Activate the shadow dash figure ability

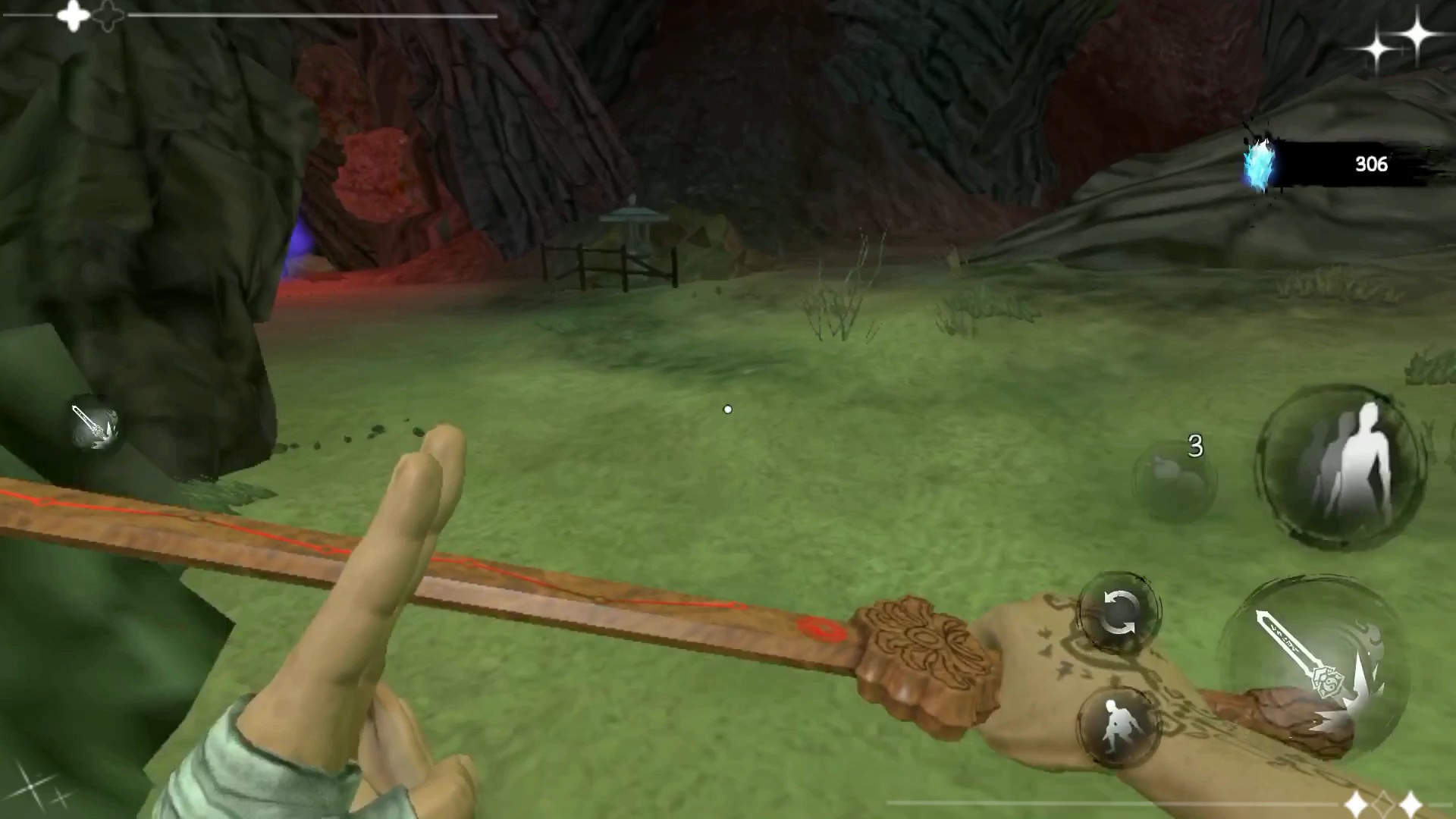click(x=1341, y=465)
